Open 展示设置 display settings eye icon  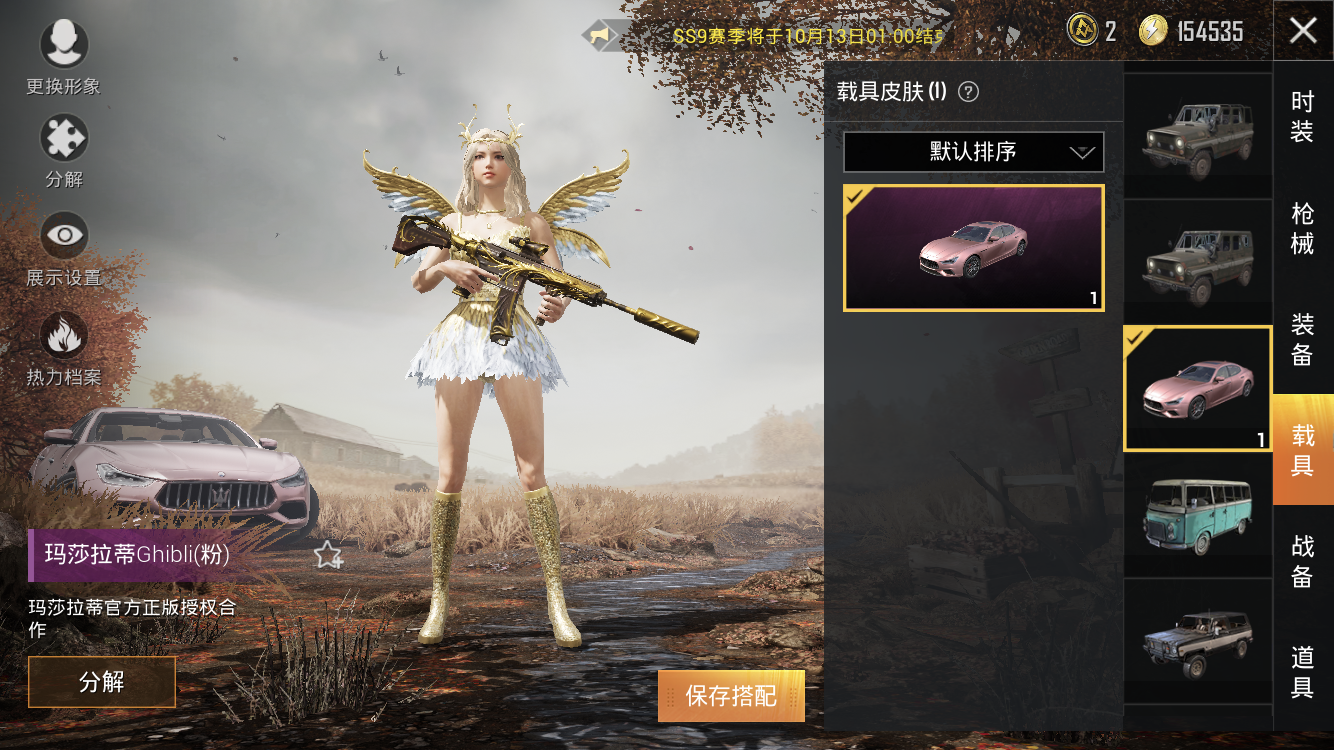pos(63,233)
